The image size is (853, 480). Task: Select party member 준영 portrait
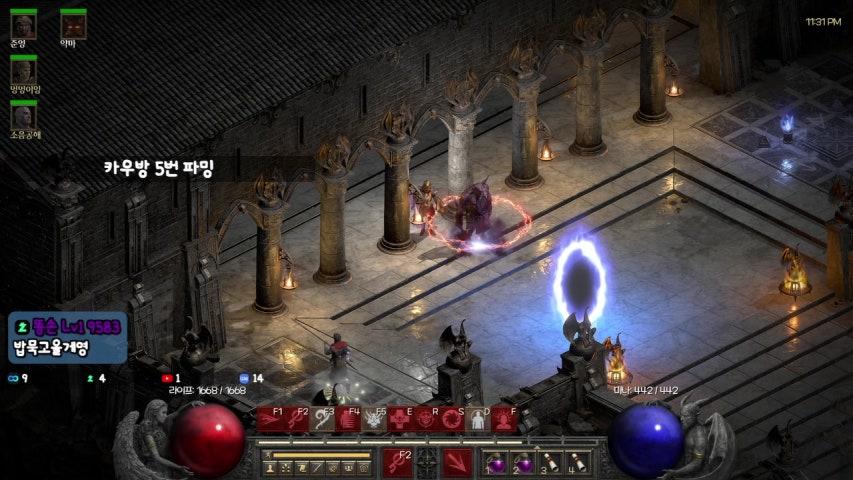(23, 25)
